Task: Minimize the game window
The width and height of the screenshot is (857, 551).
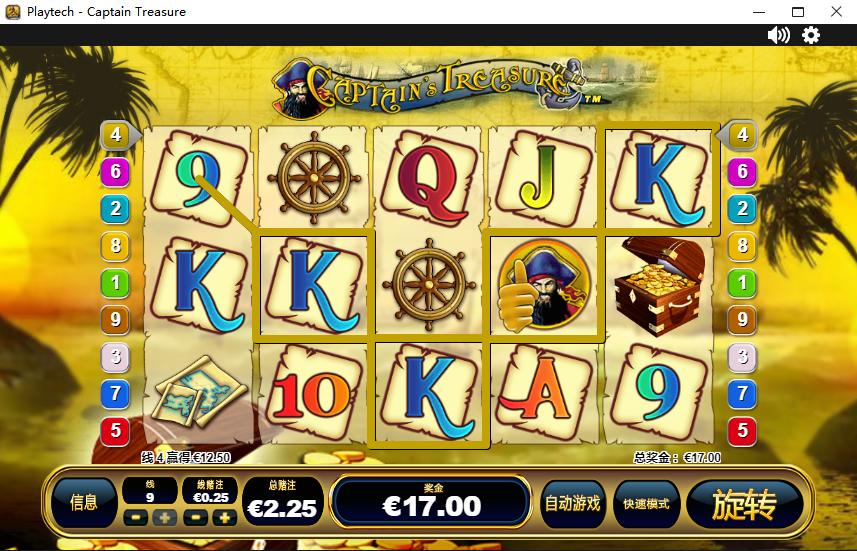Action: pos(760,12)
